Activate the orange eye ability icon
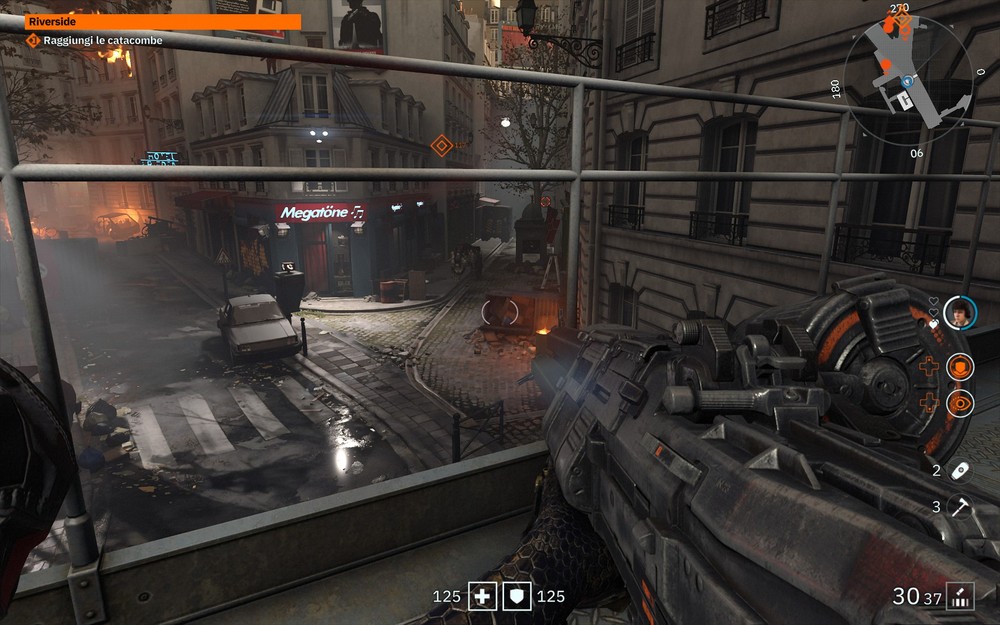Image resolution: width=1000 pixels, height=625 pixels. click(960, 402)
